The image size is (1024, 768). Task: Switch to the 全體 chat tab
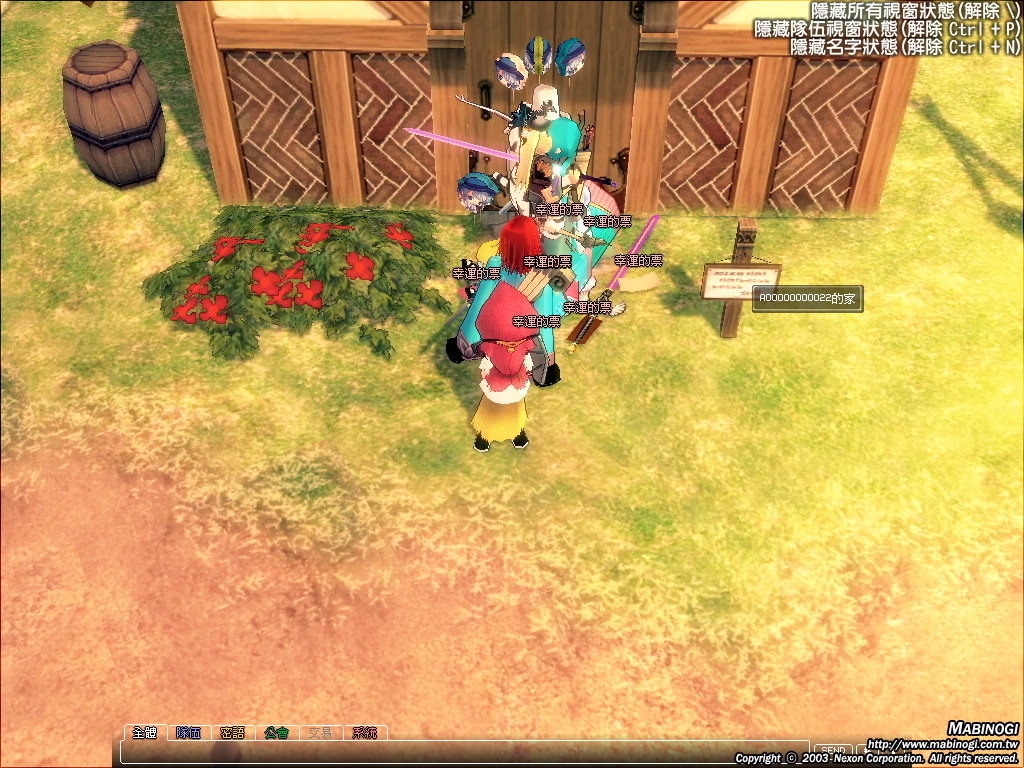144,733
